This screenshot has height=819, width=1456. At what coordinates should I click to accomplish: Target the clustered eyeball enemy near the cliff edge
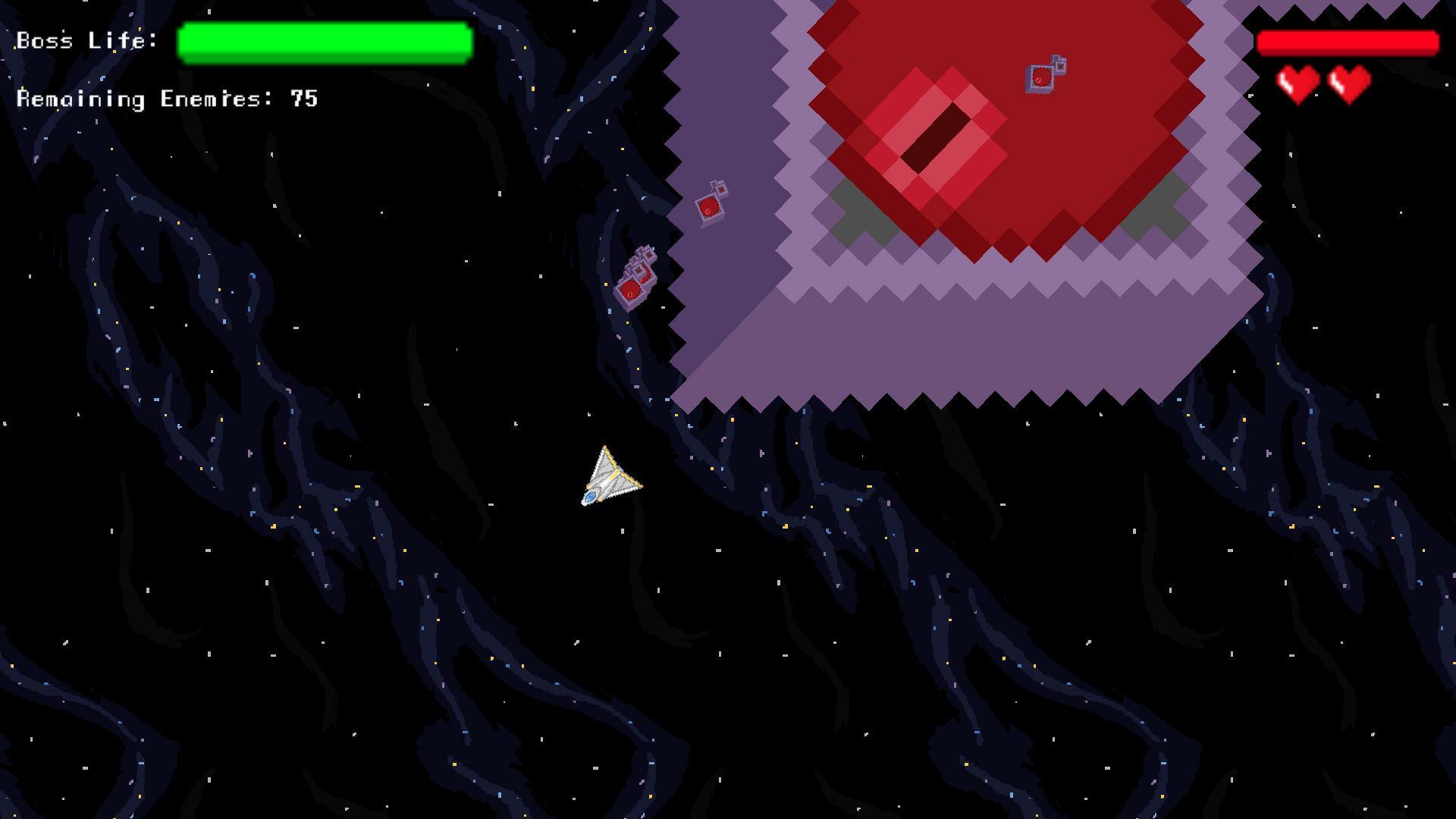point(629,290)
